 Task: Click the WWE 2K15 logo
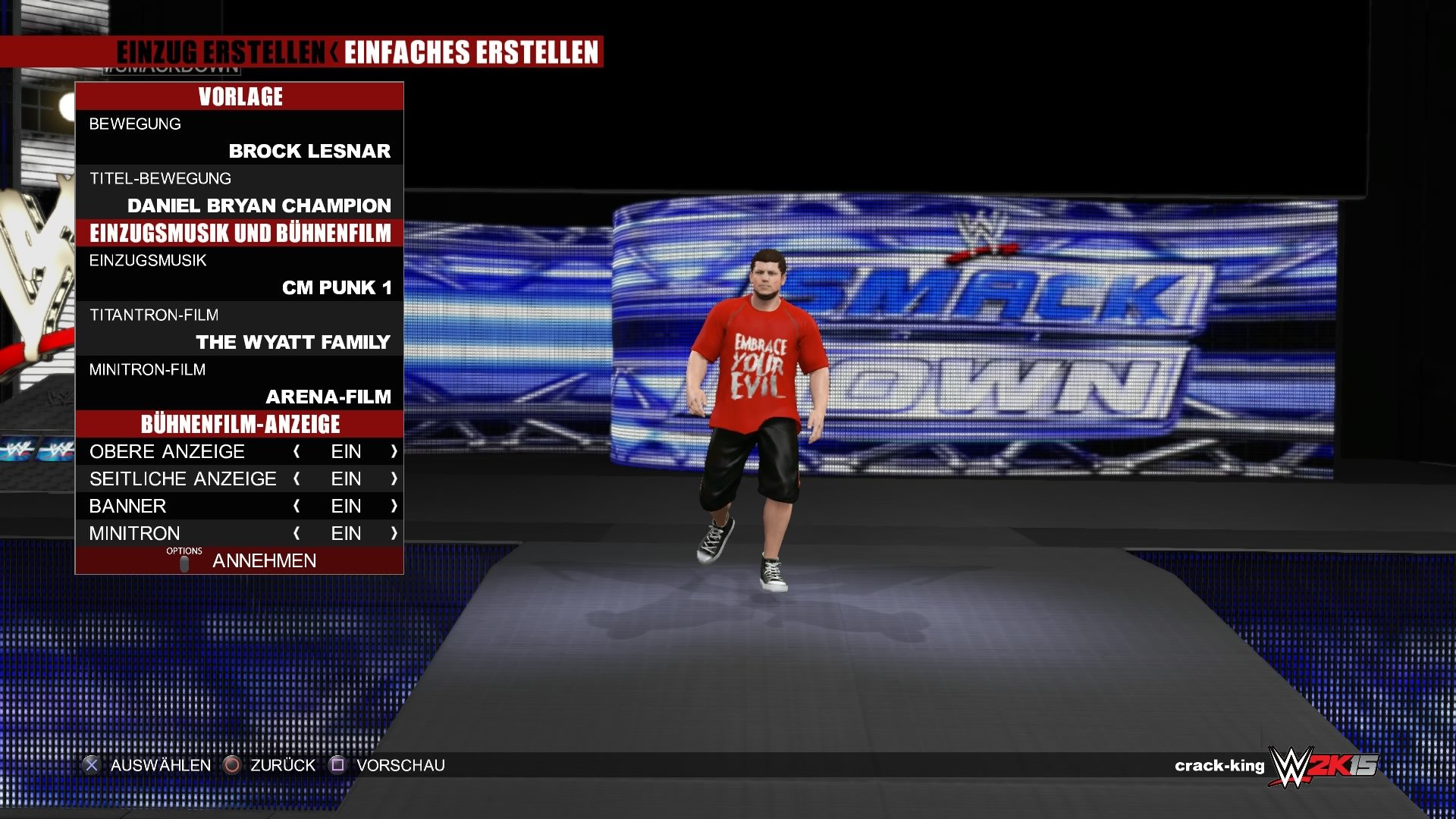(1323, 765)
